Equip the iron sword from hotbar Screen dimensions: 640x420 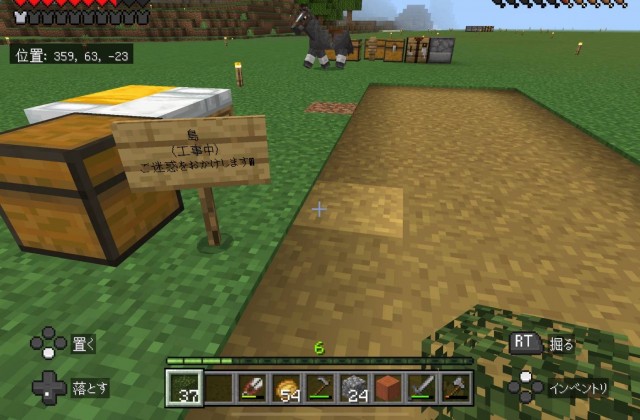click(422, 386)
